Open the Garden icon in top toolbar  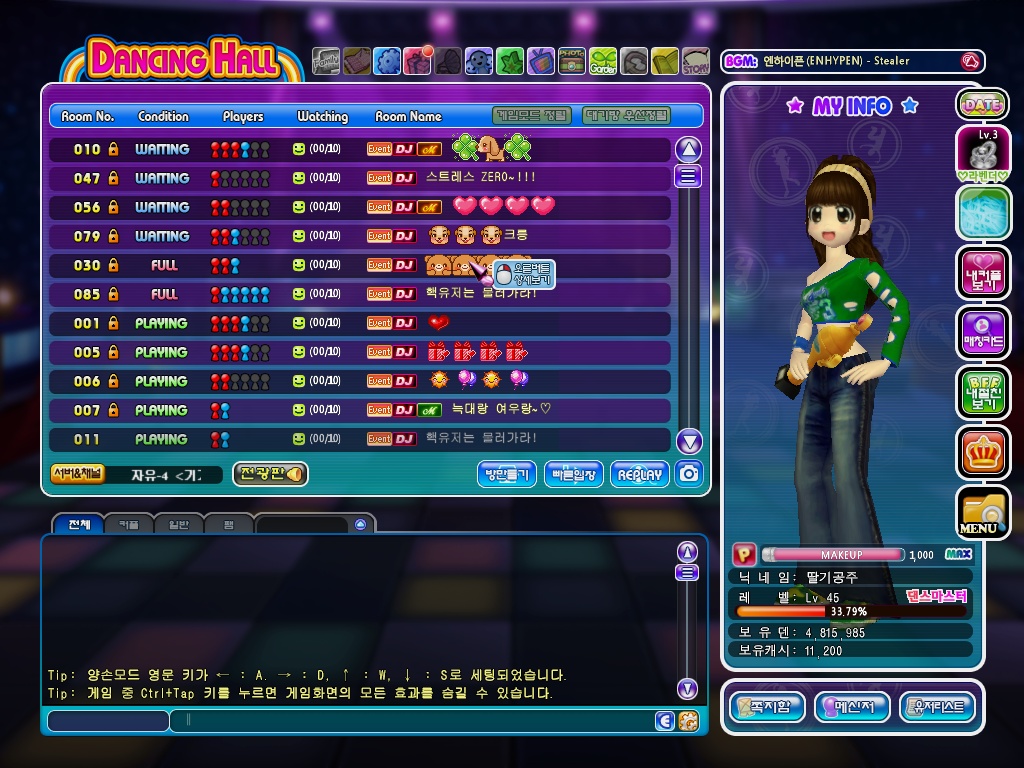click(x=603, y=62)
